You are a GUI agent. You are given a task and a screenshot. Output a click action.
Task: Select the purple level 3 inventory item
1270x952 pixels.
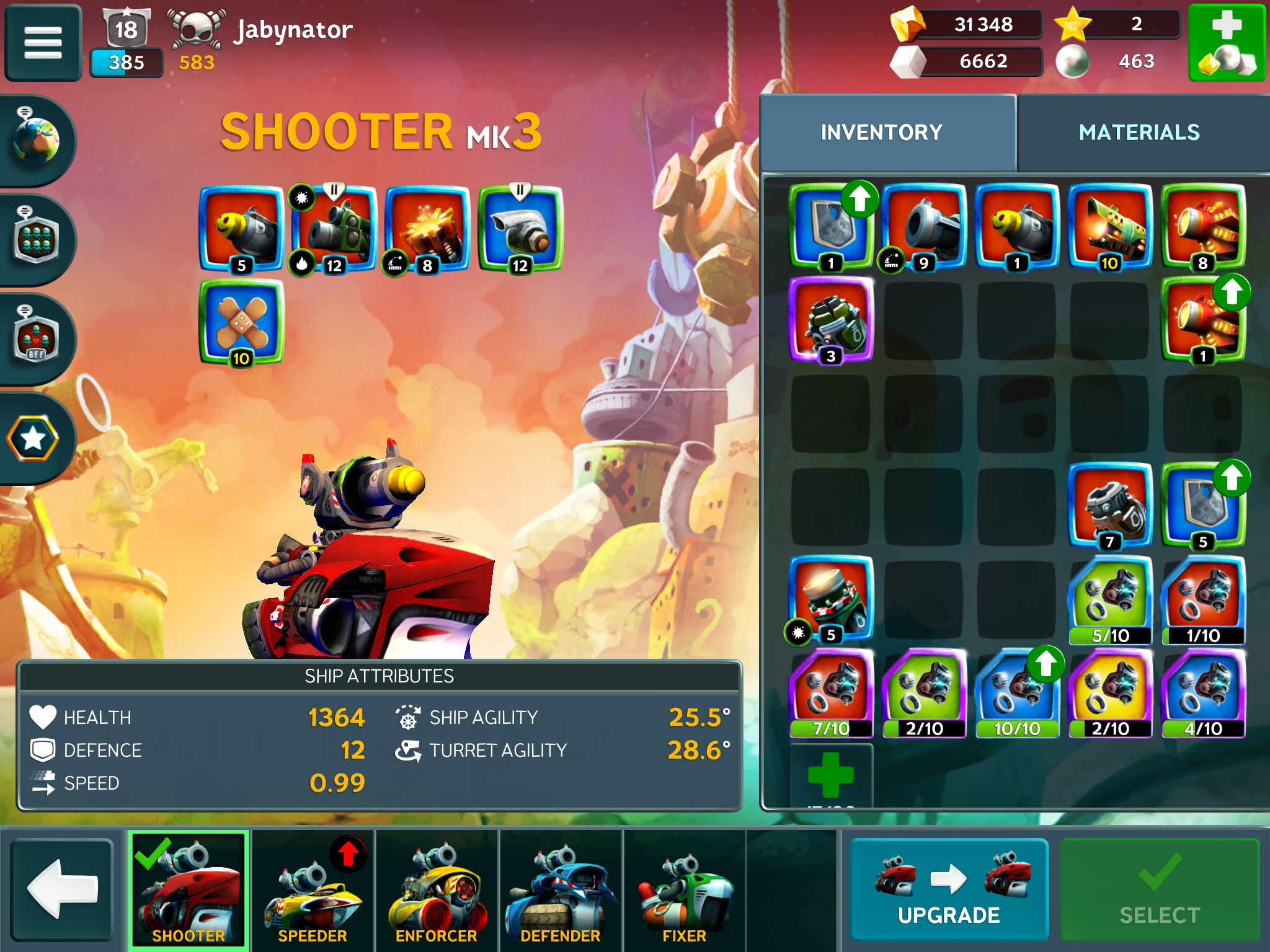pyautogui.click(x=831, y=319)
